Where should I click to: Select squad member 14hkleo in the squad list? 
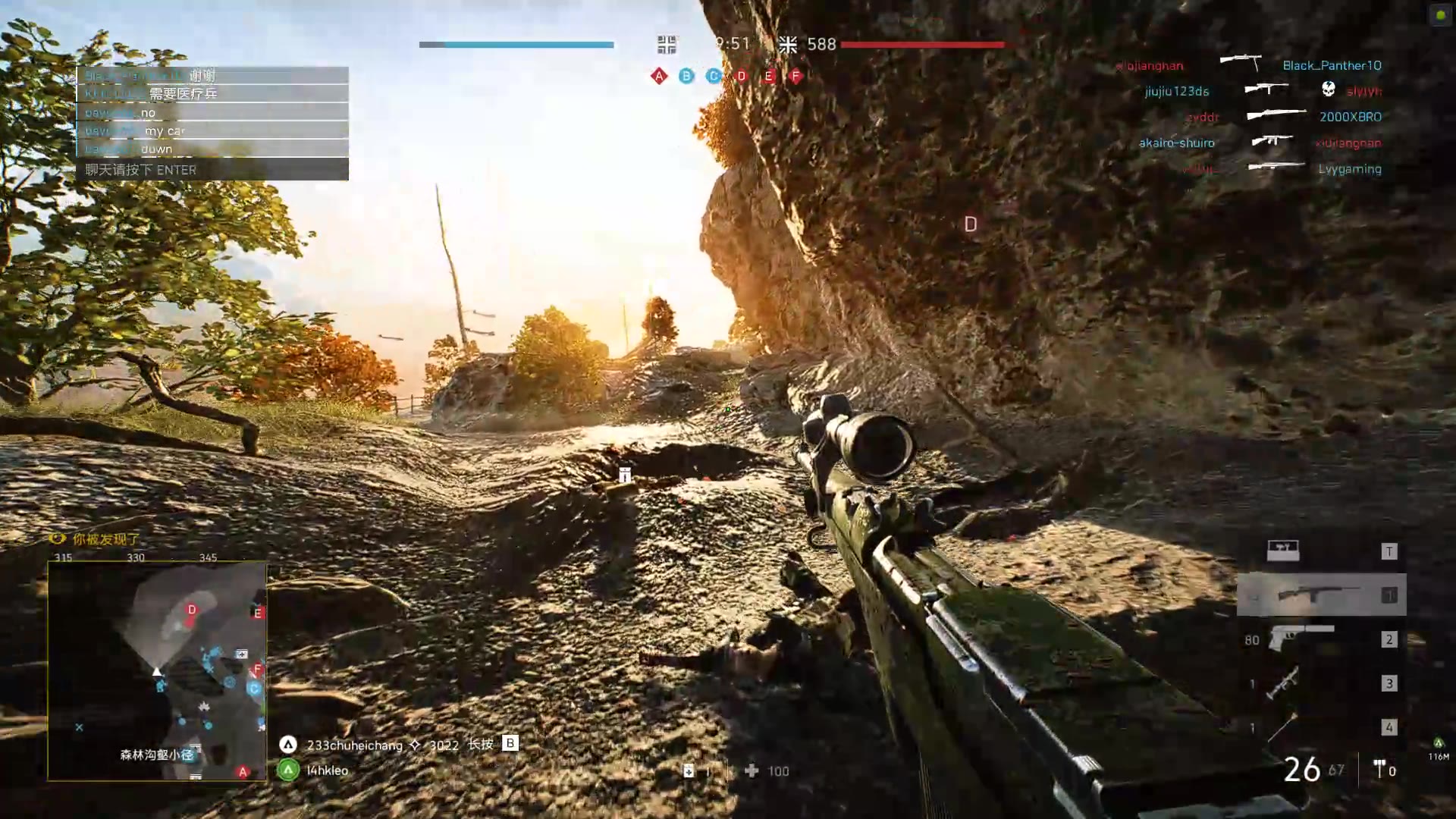tap(327, 770)
